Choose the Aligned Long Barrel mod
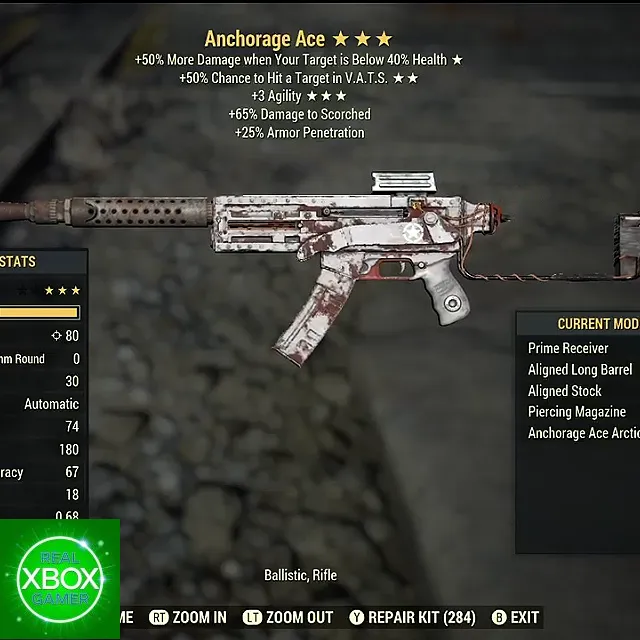640x640 pixels. click(x=580, y=370)
